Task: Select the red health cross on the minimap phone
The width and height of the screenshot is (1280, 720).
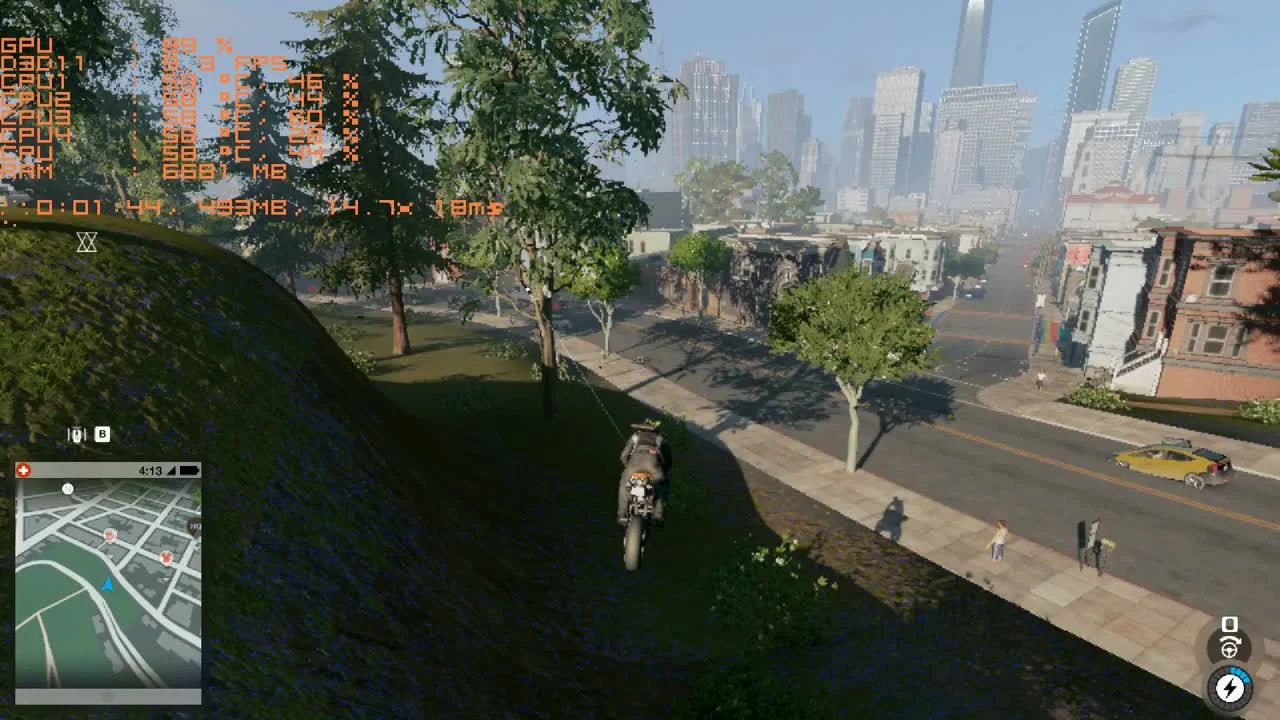Action: point(24,470)
